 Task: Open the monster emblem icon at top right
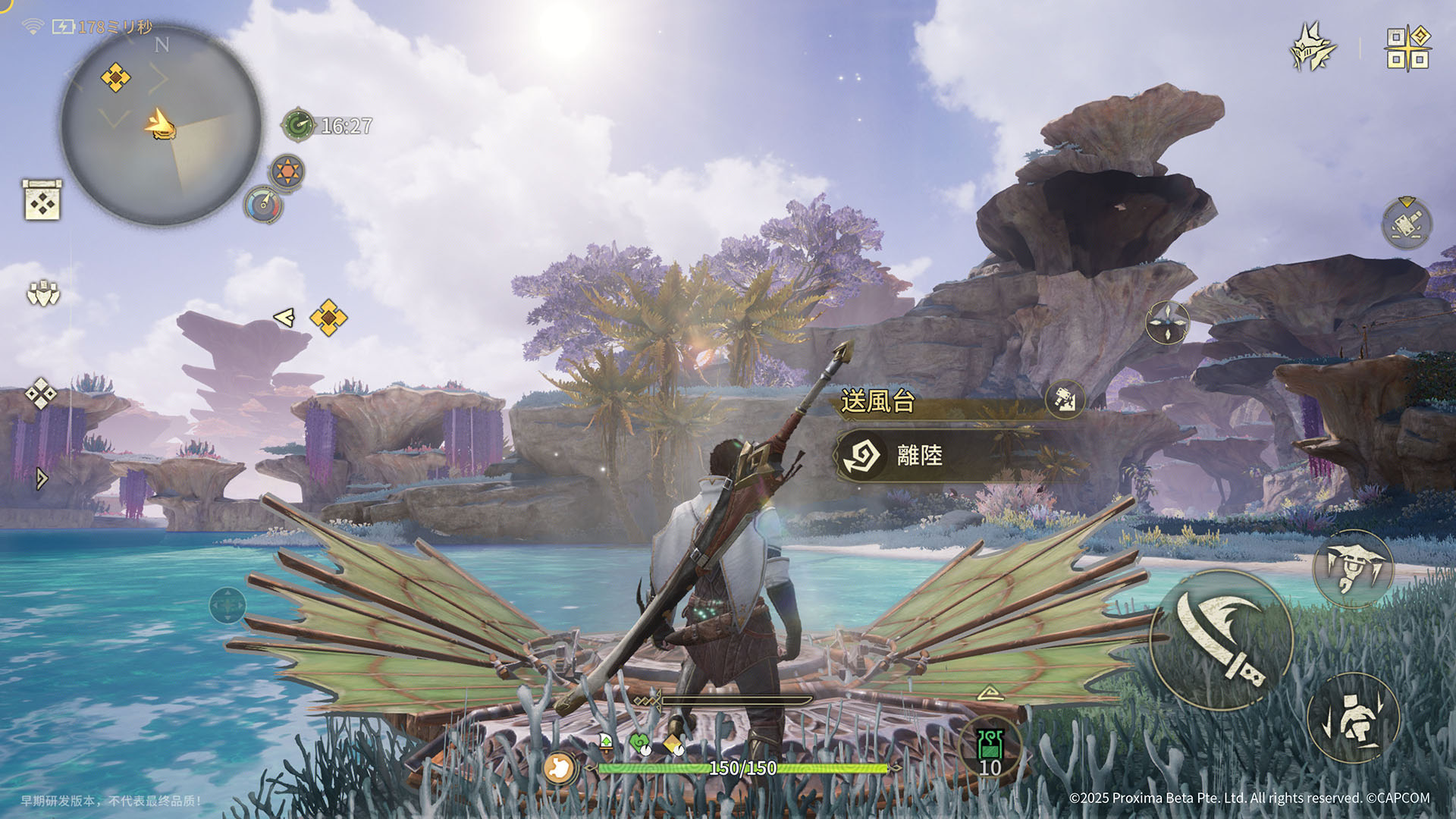point(1313,47)
